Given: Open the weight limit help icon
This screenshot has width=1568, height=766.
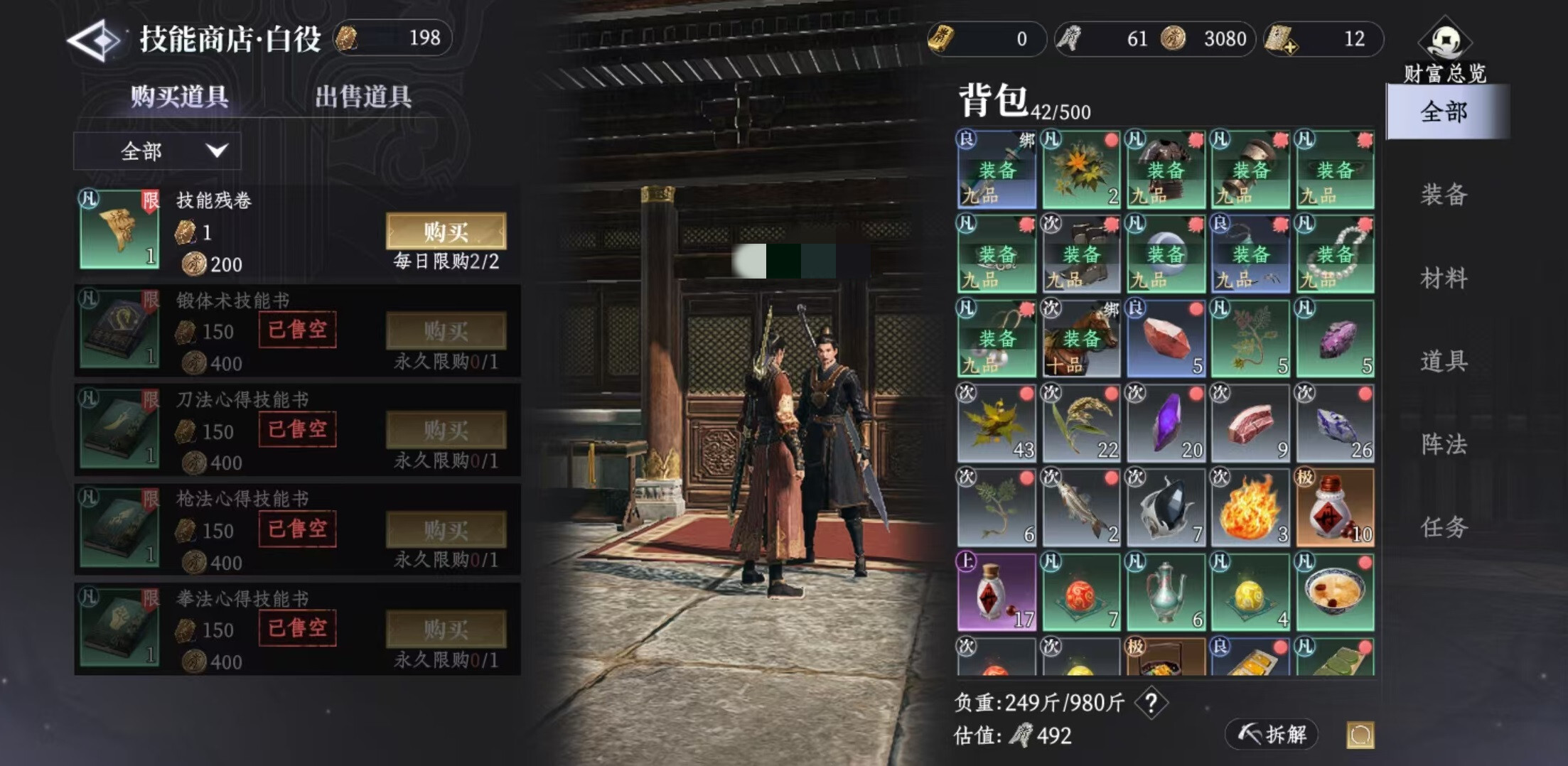Looking at the screenshot, I should pyautogui.click(x=1151, y=703).
